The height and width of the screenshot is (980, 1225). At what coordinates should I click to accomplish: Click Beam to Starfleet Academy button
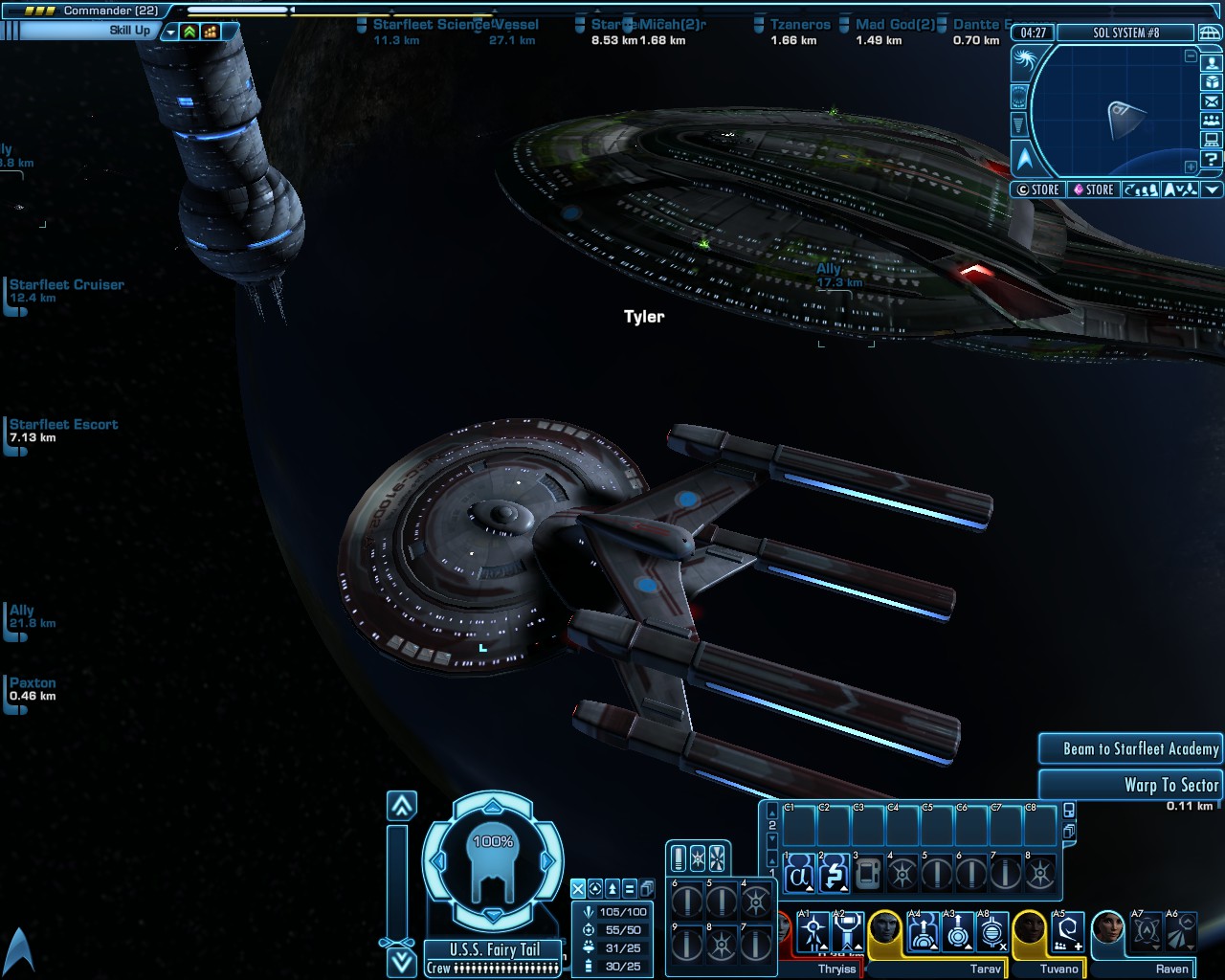tap(1131, 749)
